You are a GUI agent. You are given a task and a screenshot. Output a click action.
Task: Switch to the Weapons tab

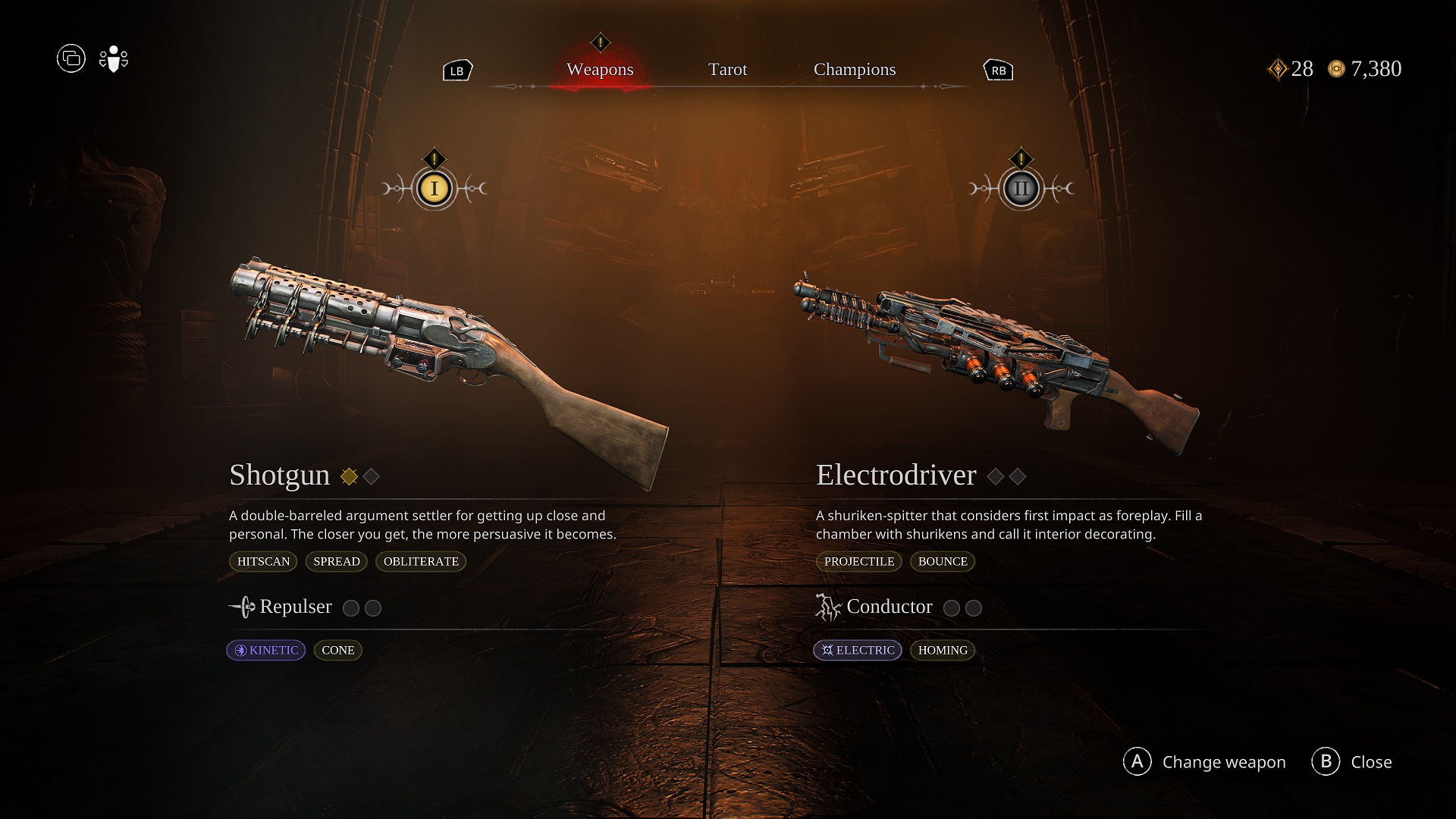(x=600, y=70)
